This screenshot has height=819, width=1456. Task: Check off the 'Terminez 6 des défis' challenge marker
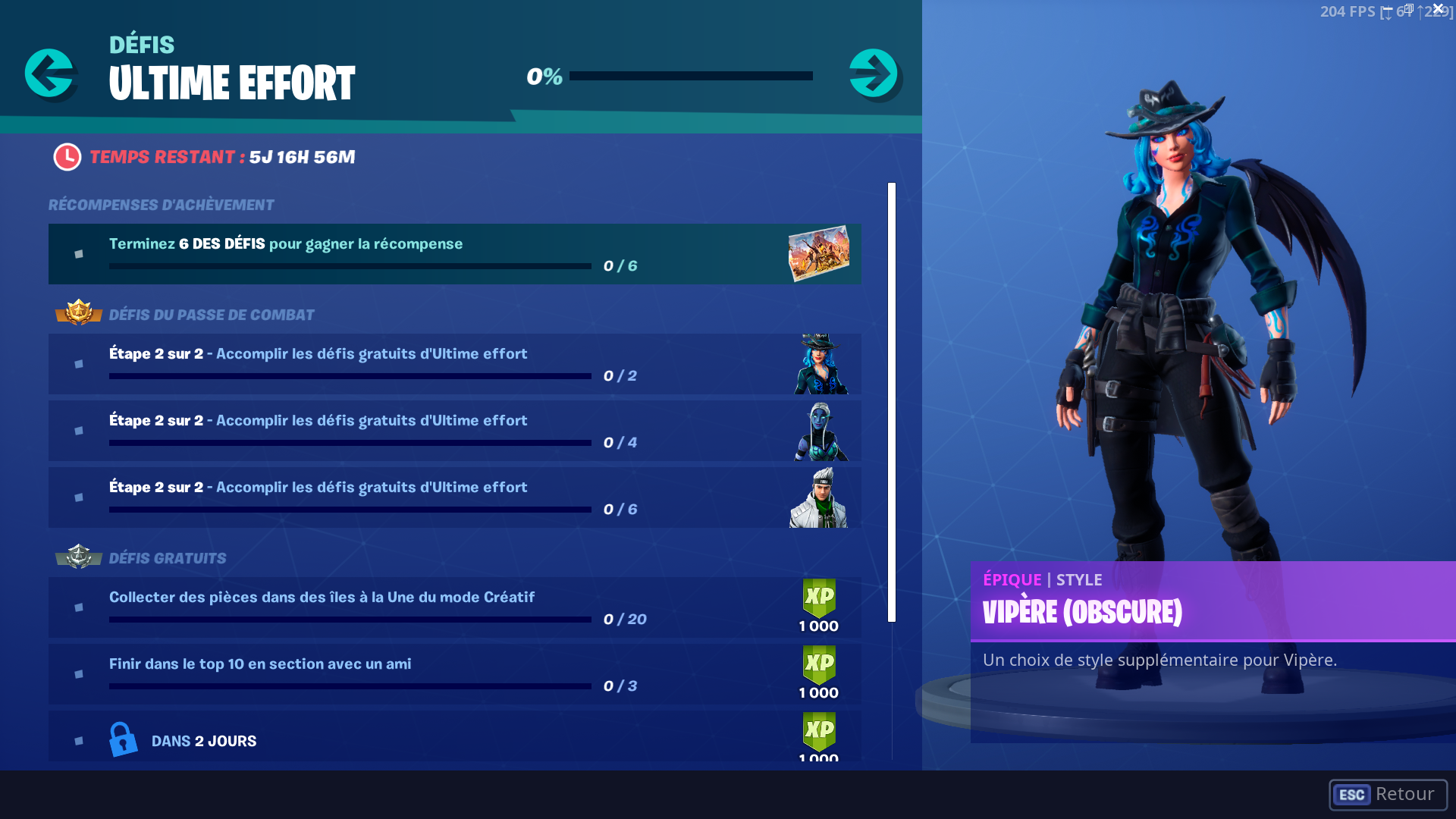[78, 253]
